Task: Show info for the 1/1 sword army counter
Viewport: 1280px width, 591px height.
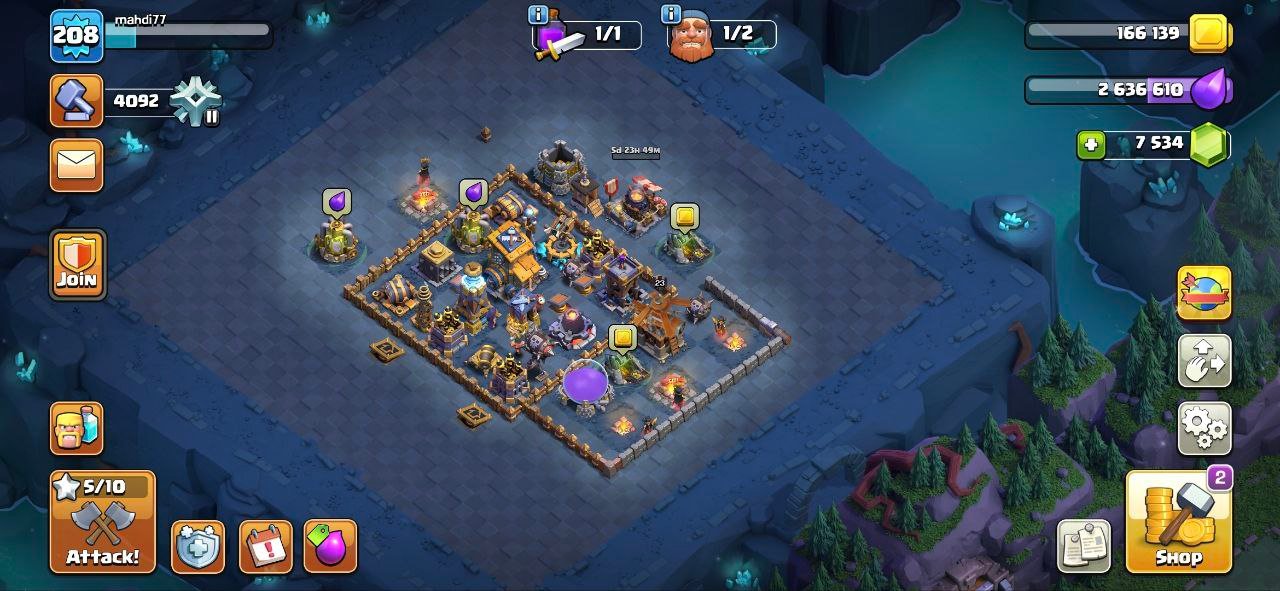Action: click(538, 15)
